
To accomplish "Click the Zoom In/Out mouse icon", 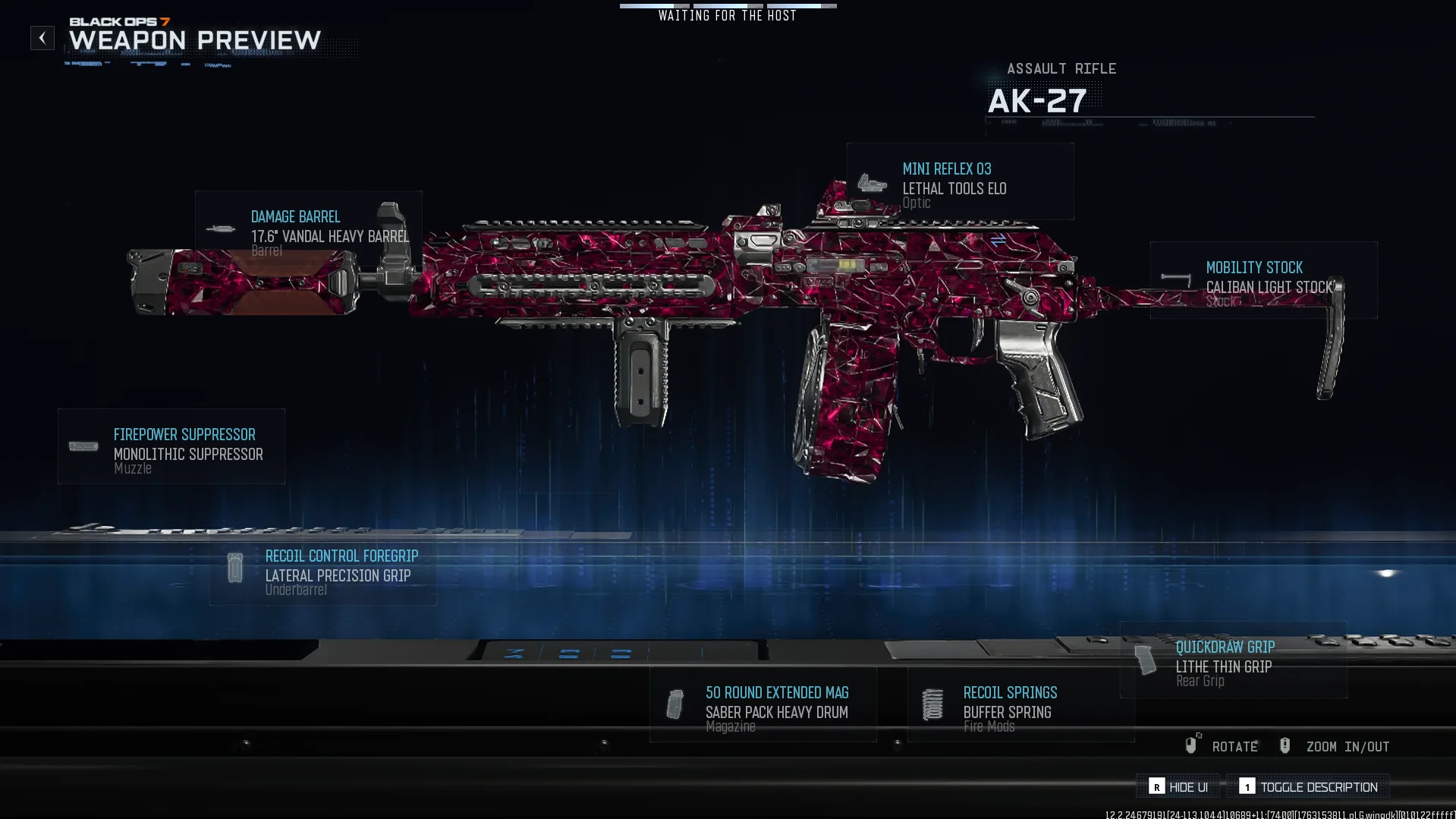I will pos(1285,745).
